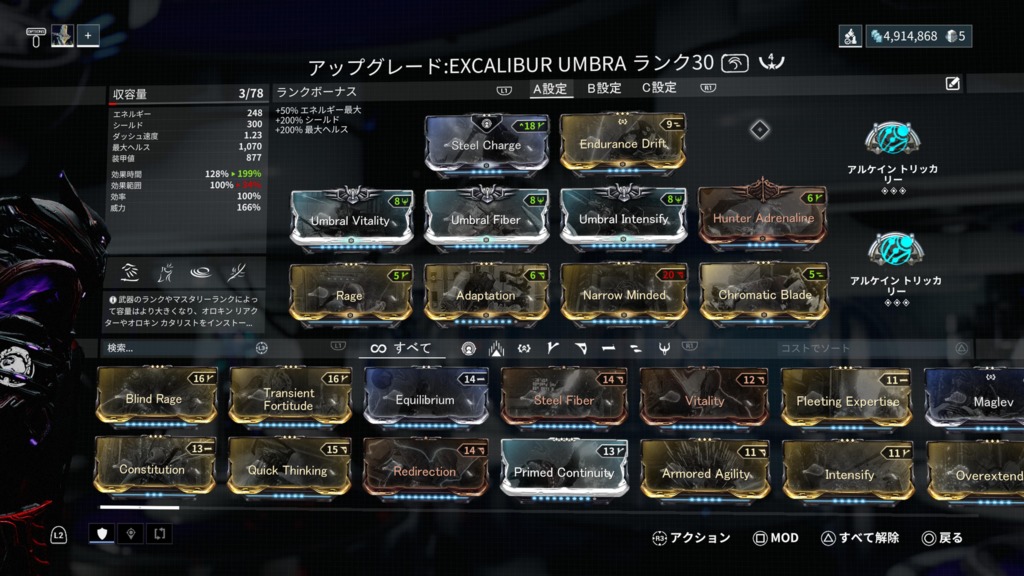Select the Narrow Minded mod
Image resolution: width=1024 pixels, height=576 pixels.
(622, 295)
